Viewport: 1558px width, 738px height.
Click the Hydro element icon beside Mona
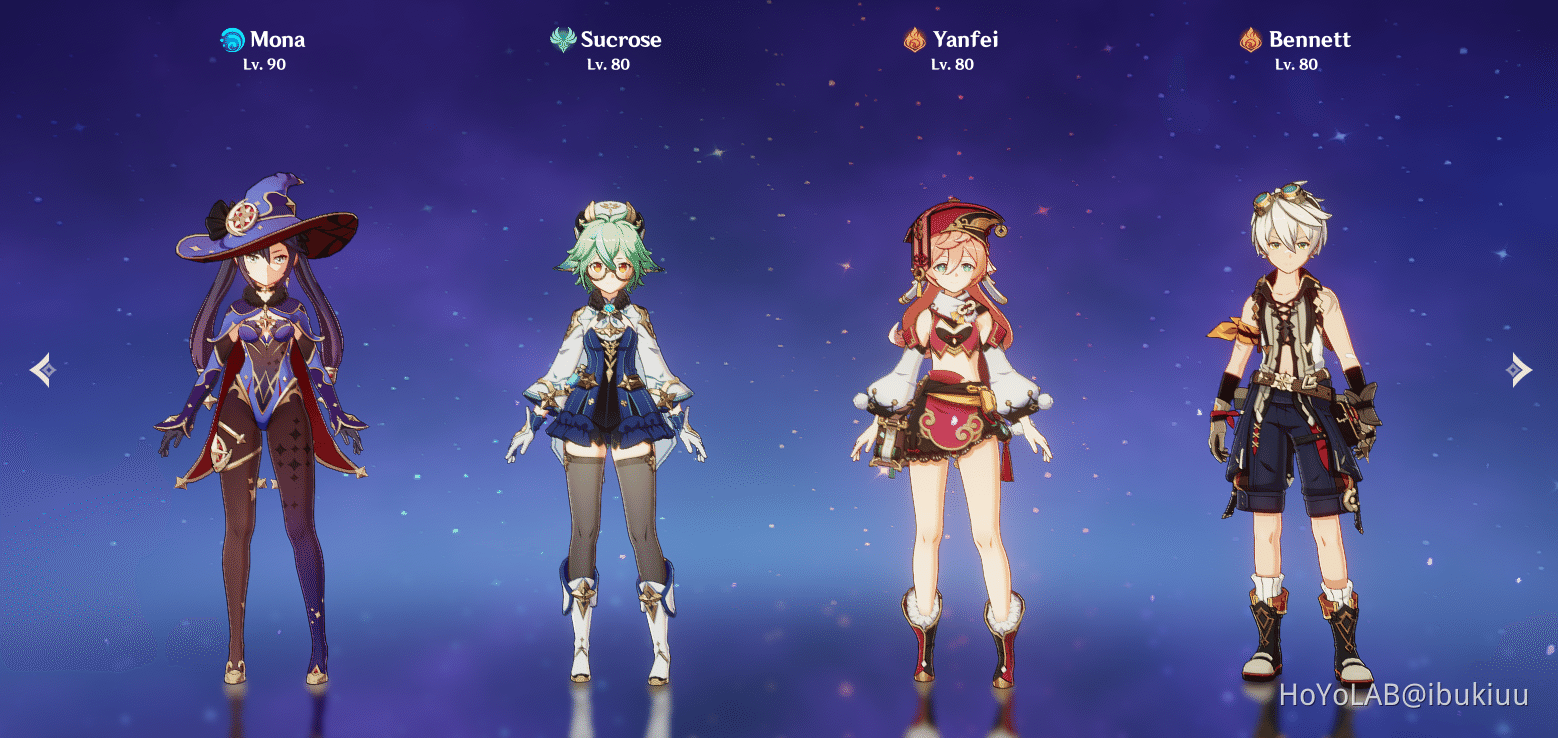[x=231, y=40]
